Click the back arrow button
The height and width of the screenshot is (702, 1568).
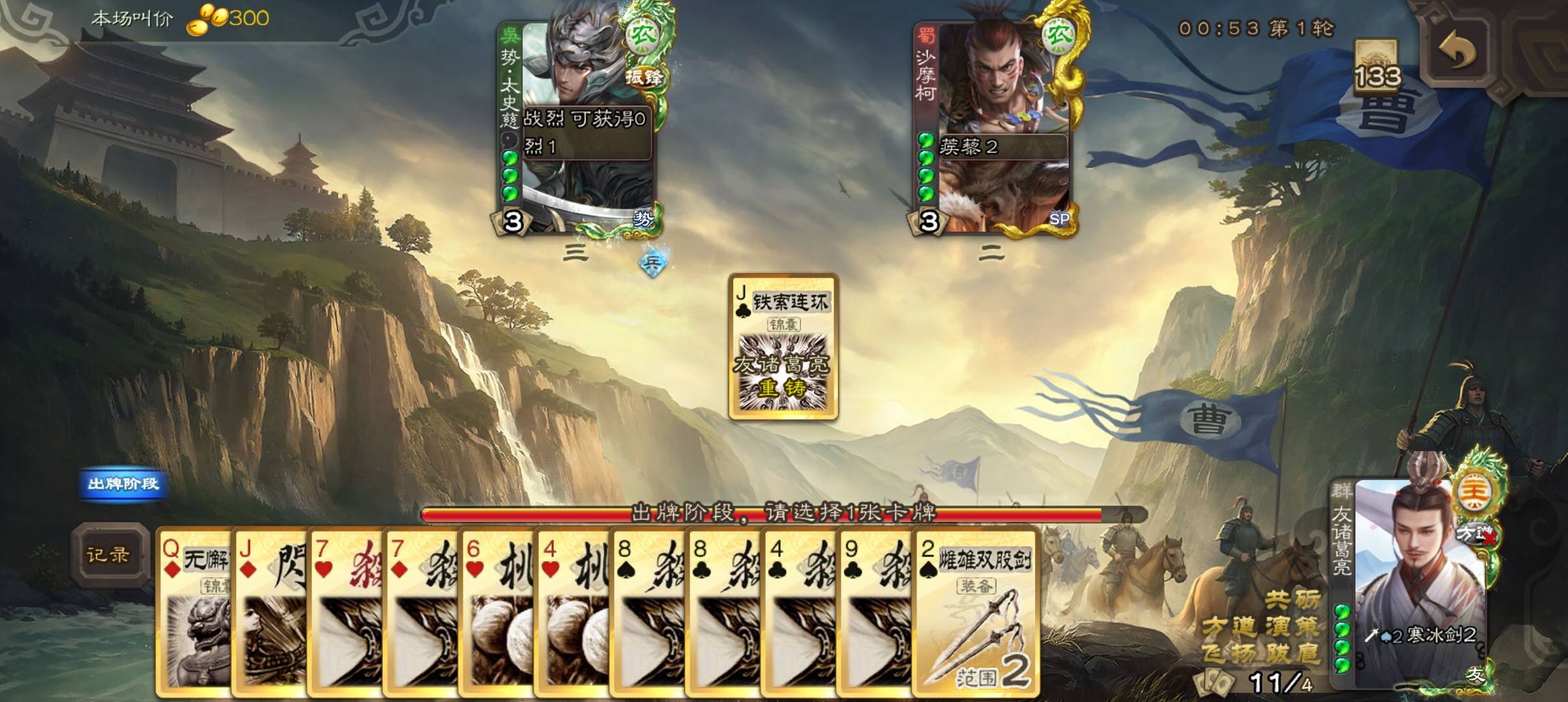coord(1457,53)
